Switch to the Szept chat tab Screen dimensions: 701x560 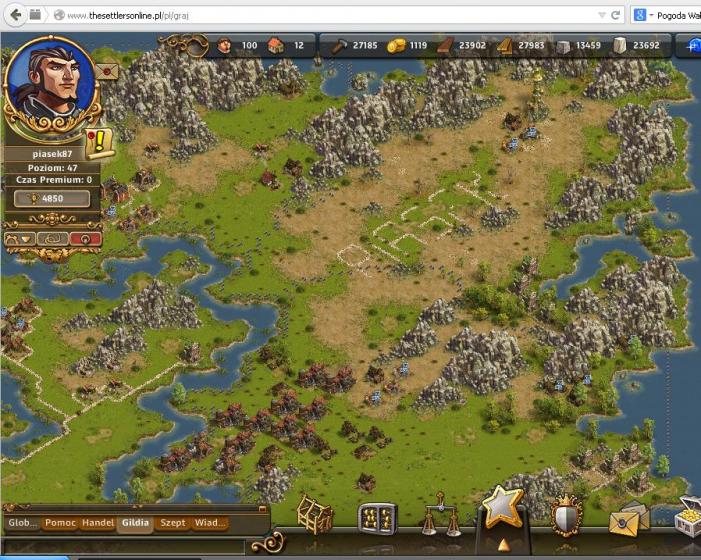pos(173,523)
